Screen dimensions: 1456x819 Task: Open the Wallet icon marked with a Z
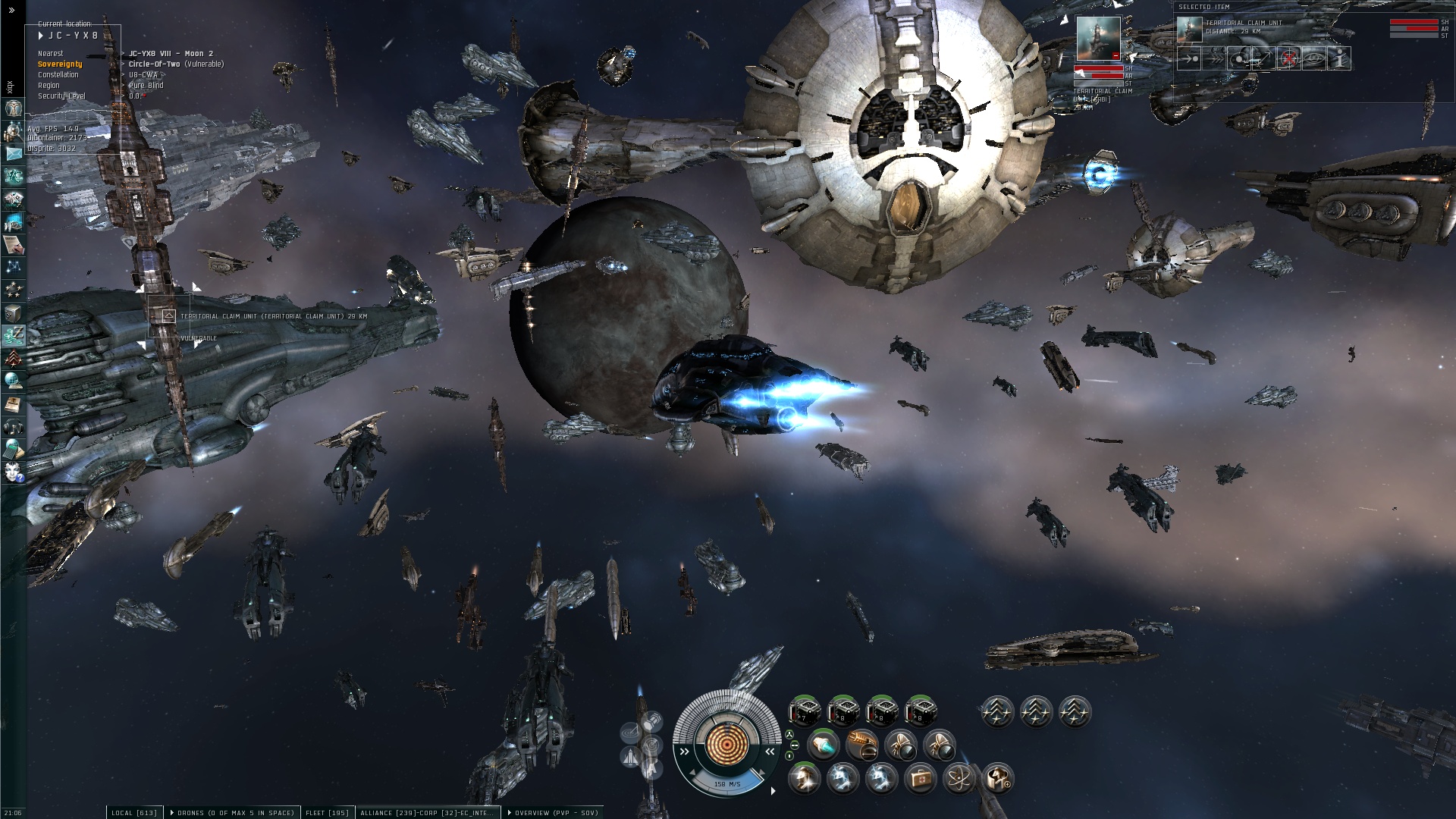(13, 334)
